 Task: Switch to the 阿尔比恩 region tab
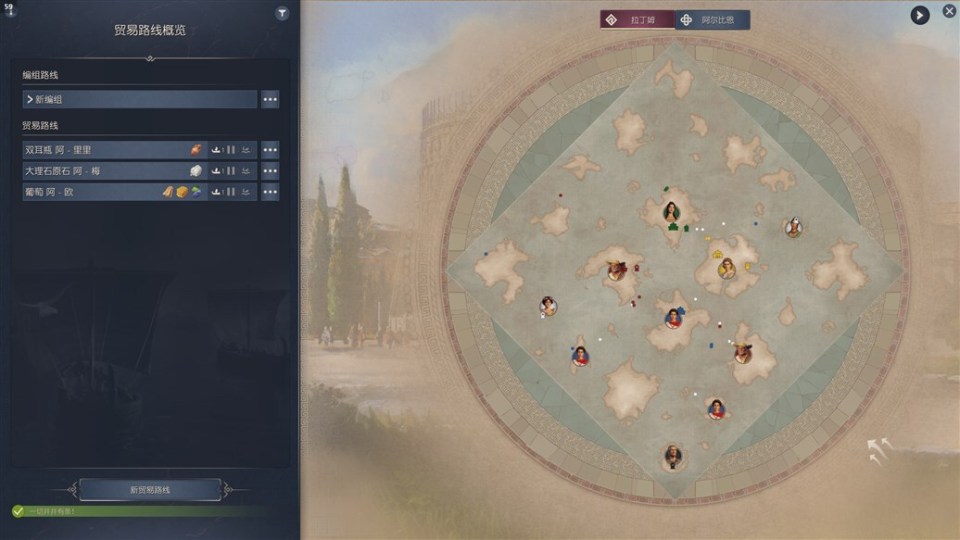tap(712, 20)
